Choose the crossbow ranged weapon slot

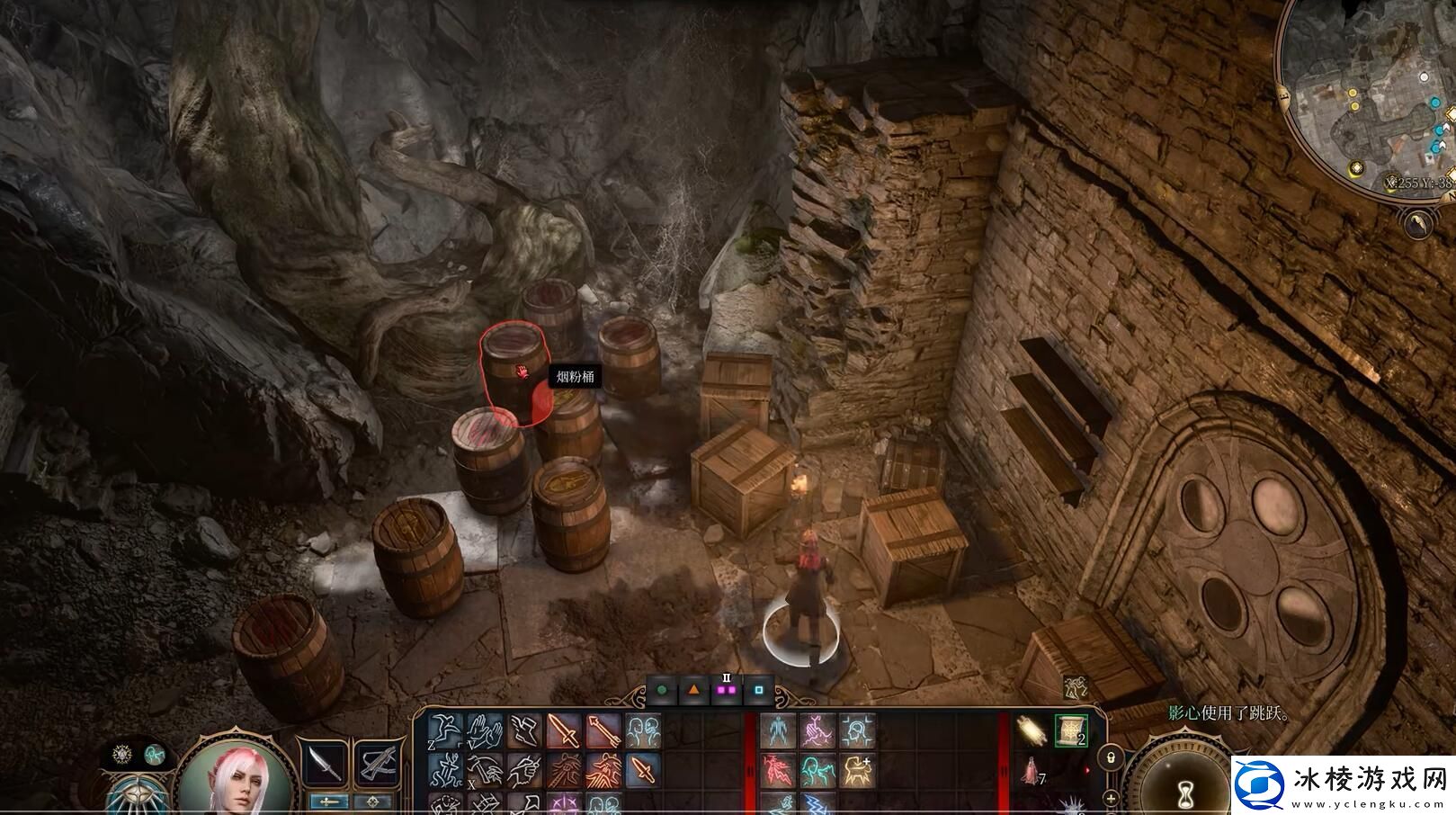[x=378, y=763]
